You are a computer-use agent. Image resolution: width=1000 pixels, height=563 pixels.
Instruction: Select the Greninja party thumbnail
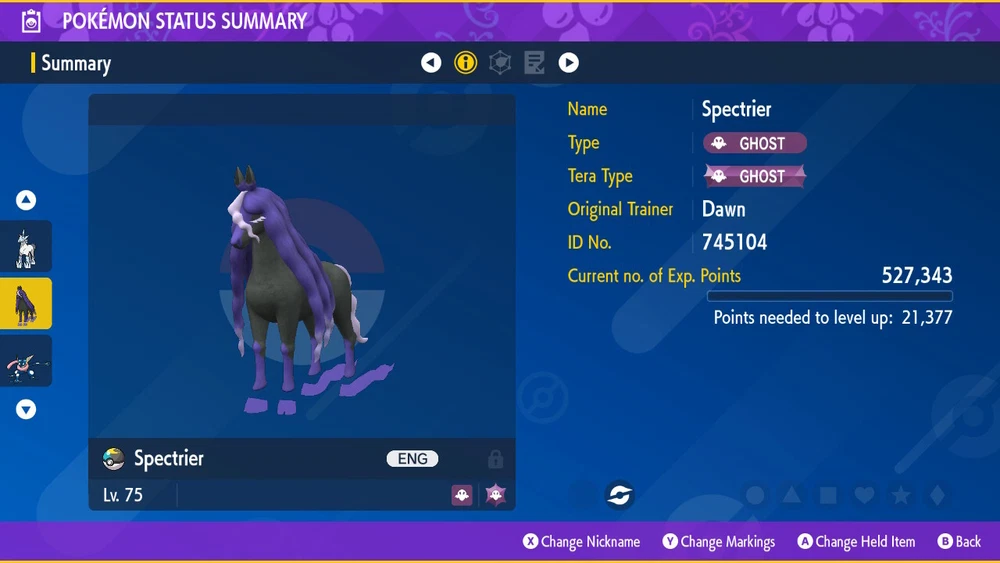click(x=26, y=361)
